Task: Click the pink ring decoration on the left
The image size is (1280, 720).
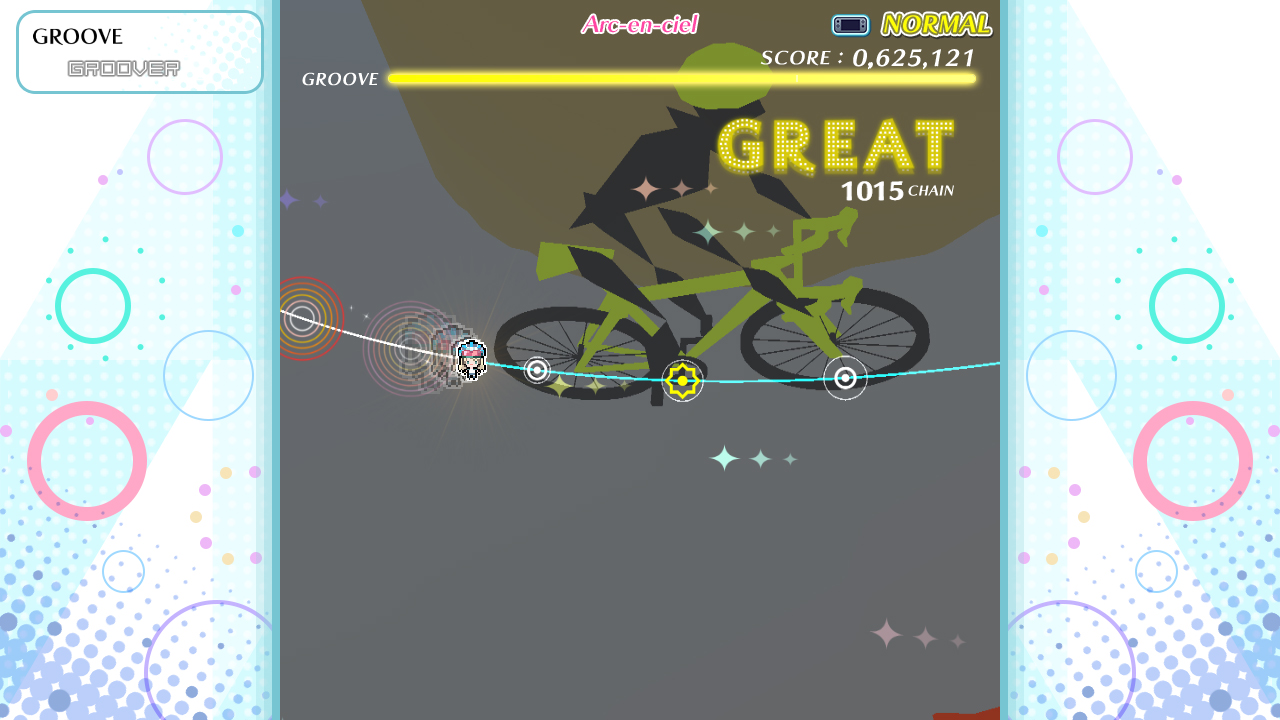Action: tap(85, 461)
